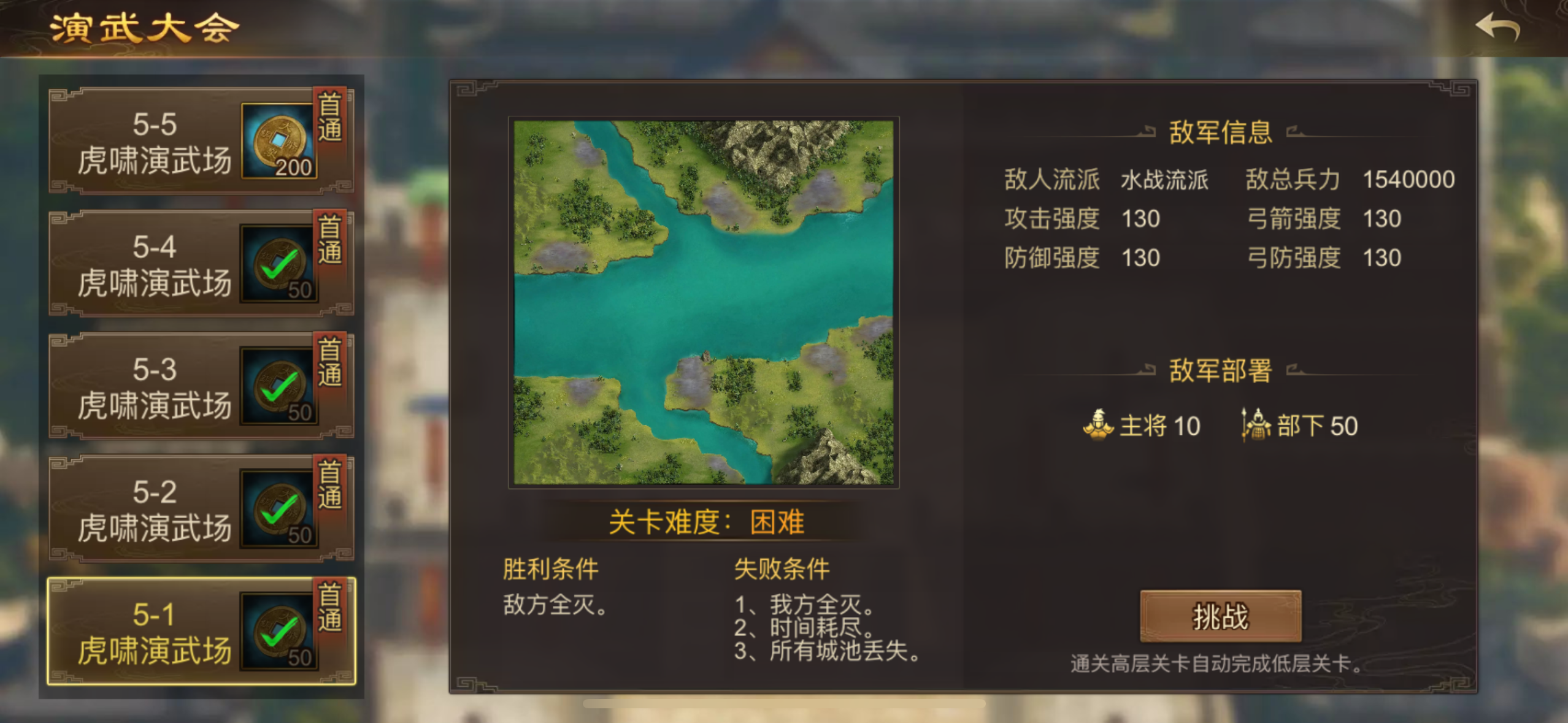1568x723 pixels.
Task: Click the coin reward icon on stage 5-2
Action: point(279,508)
